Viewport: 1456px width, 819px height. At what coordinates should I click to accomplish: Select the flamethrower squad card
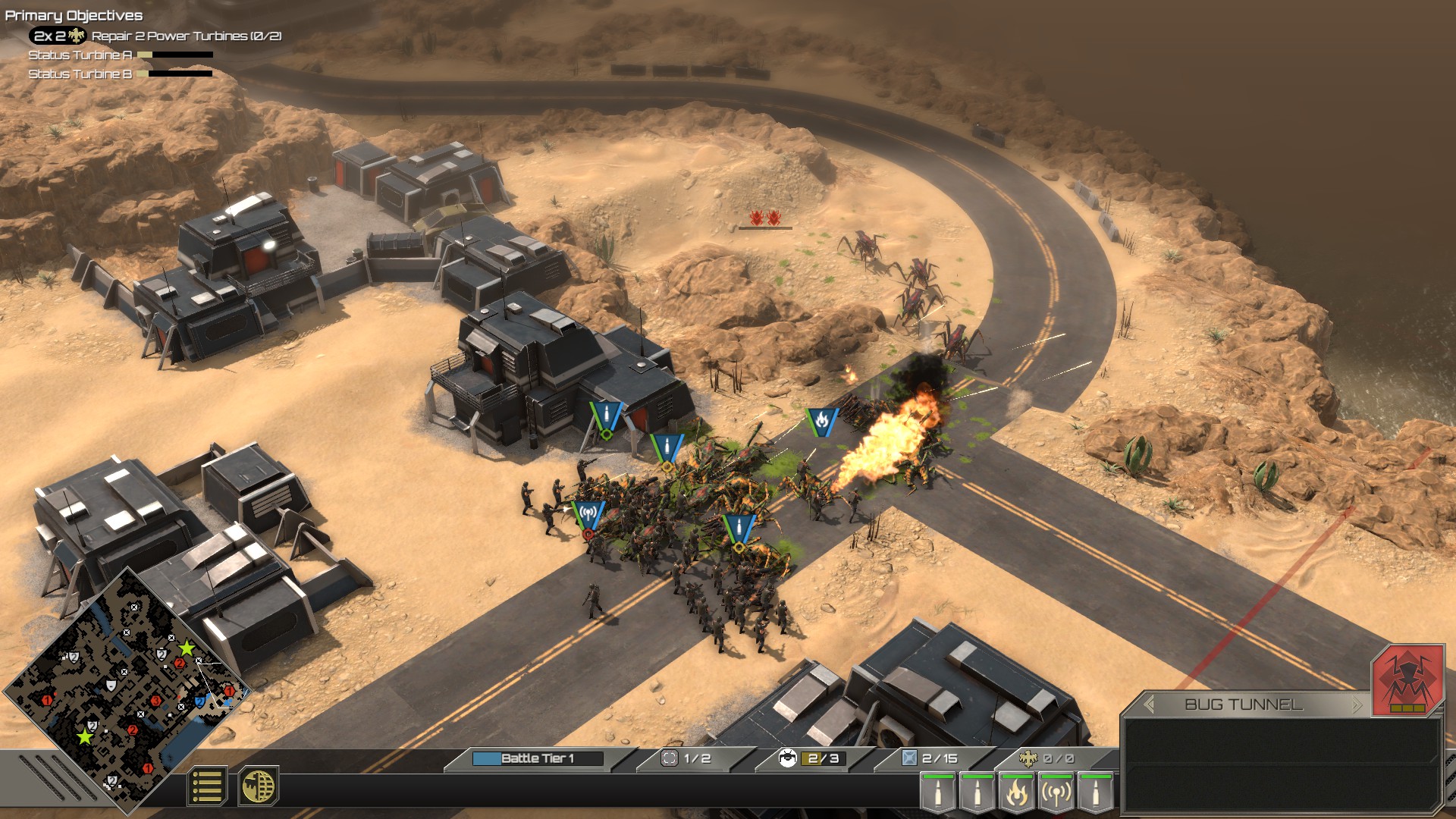tap(1016, 792)
